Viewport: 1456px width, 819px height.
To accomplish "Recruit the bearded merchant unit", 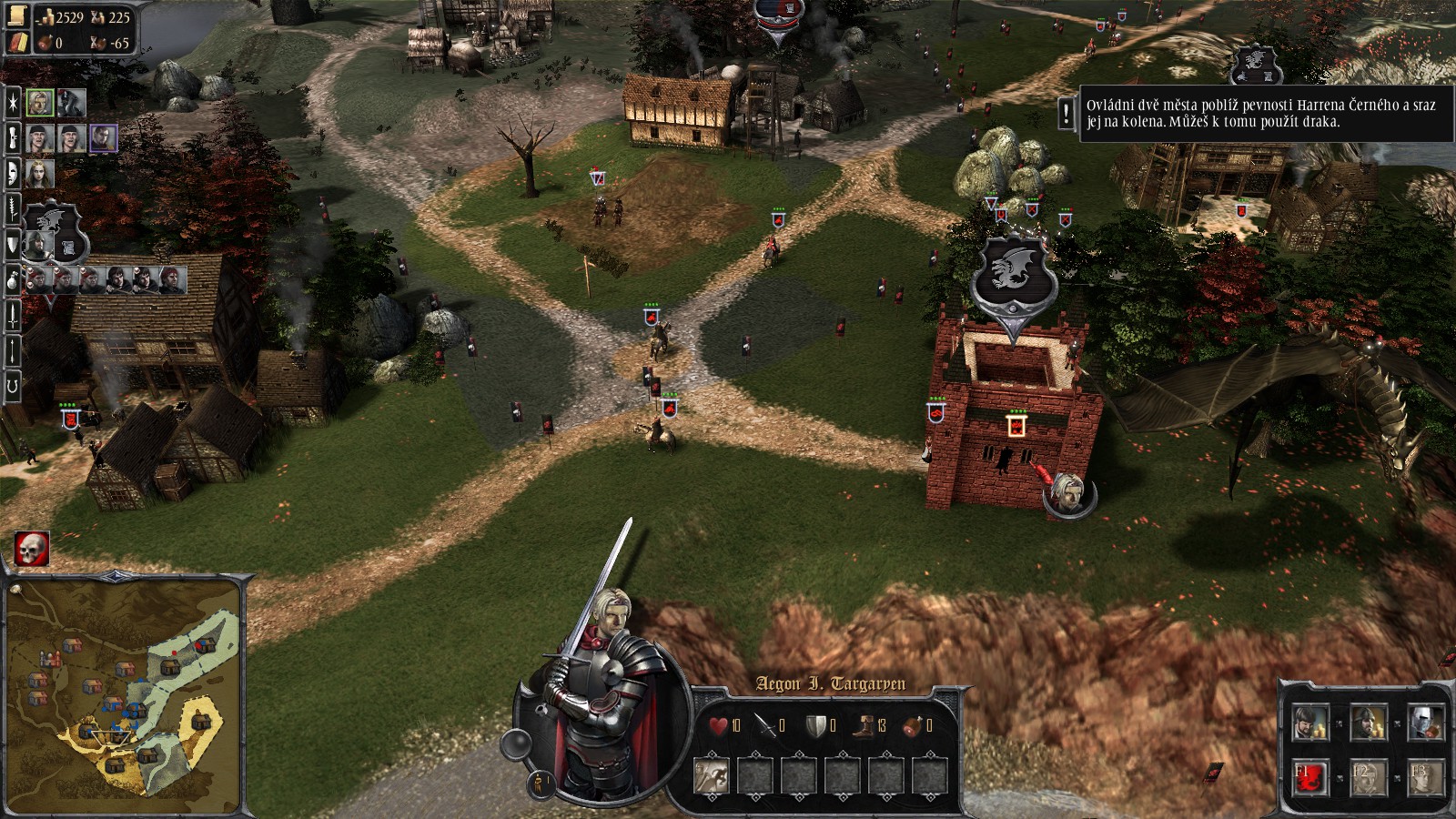I will 1309,724.
